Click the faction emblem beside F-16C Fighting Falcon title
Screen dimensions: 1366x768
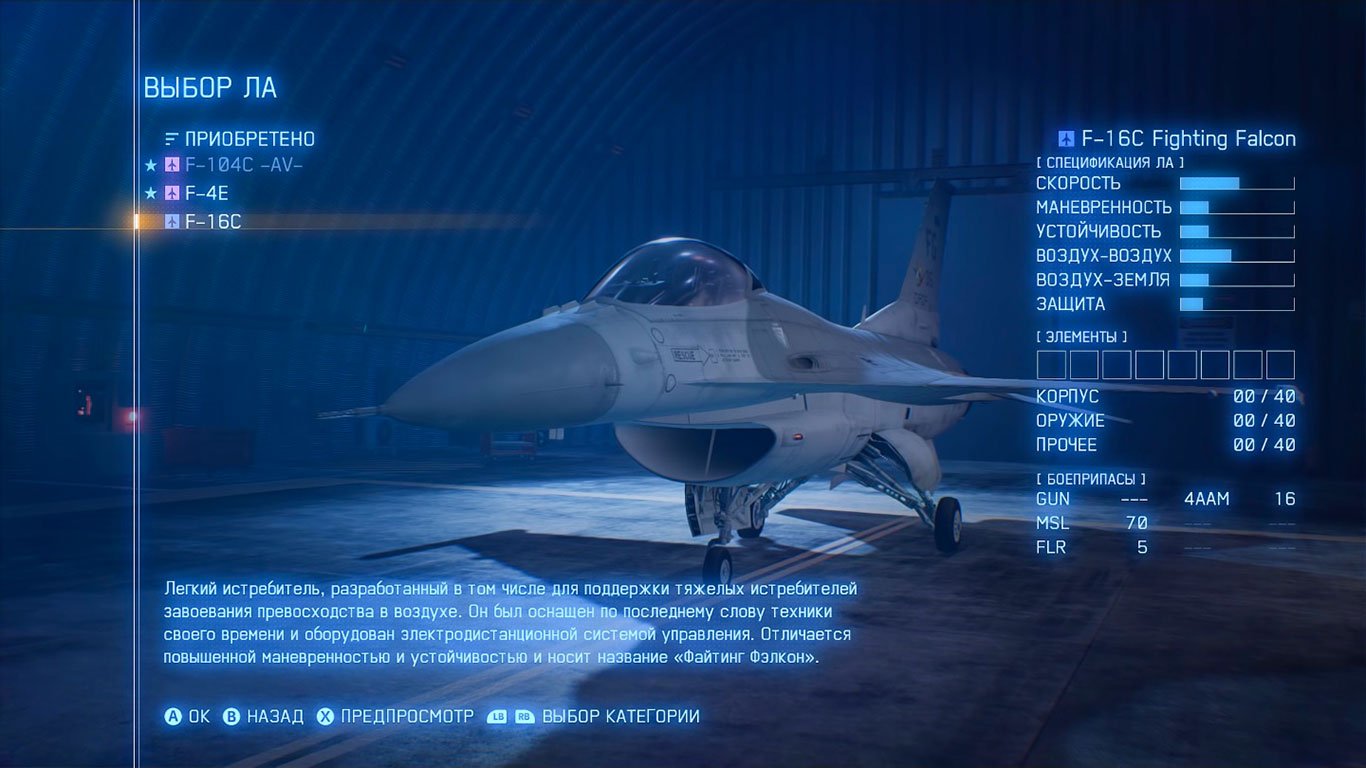click(1067, 139)
